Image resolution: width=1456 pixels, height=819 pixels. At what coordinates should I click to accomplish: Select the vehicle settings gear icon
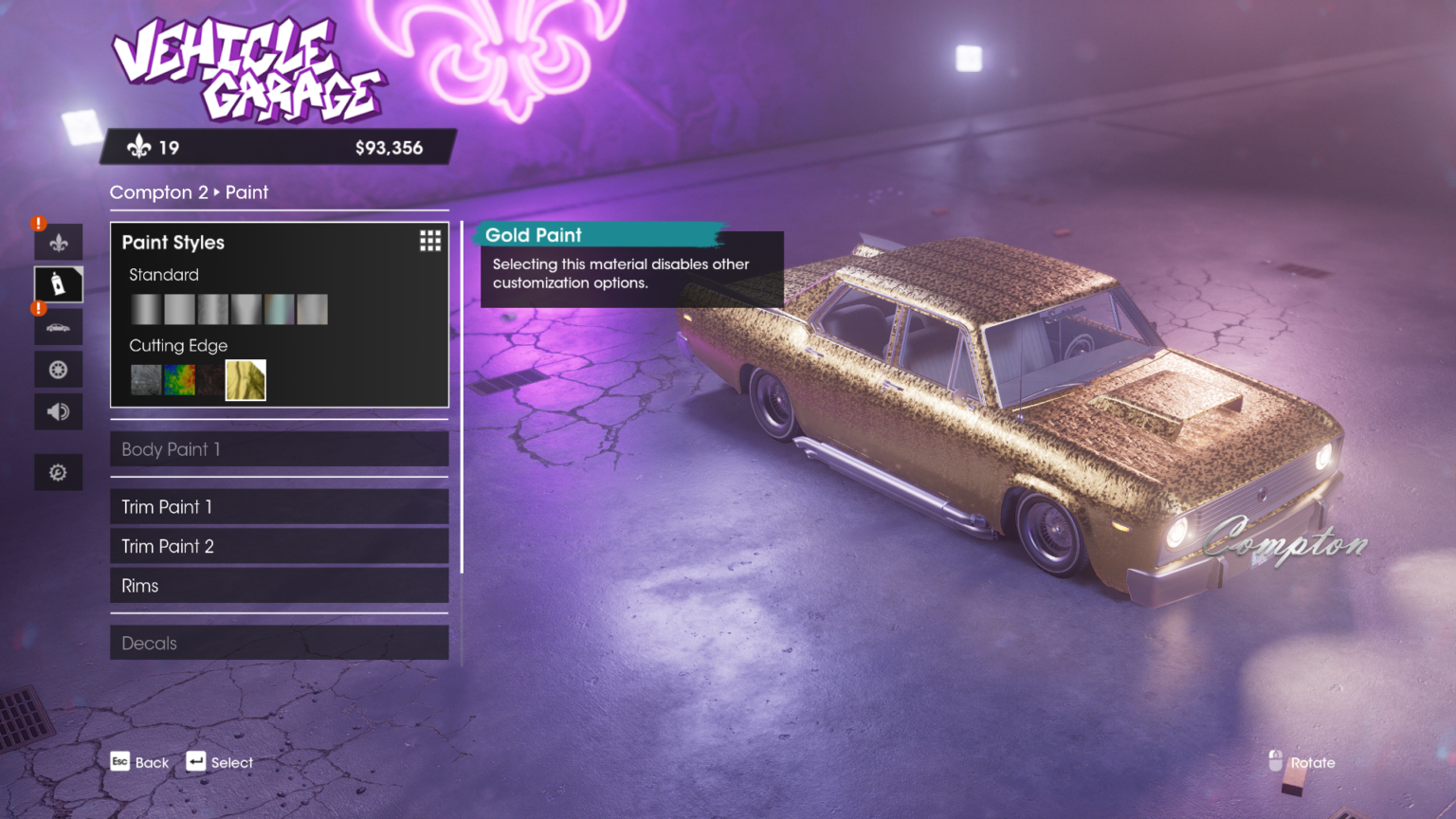coord(58,472)
